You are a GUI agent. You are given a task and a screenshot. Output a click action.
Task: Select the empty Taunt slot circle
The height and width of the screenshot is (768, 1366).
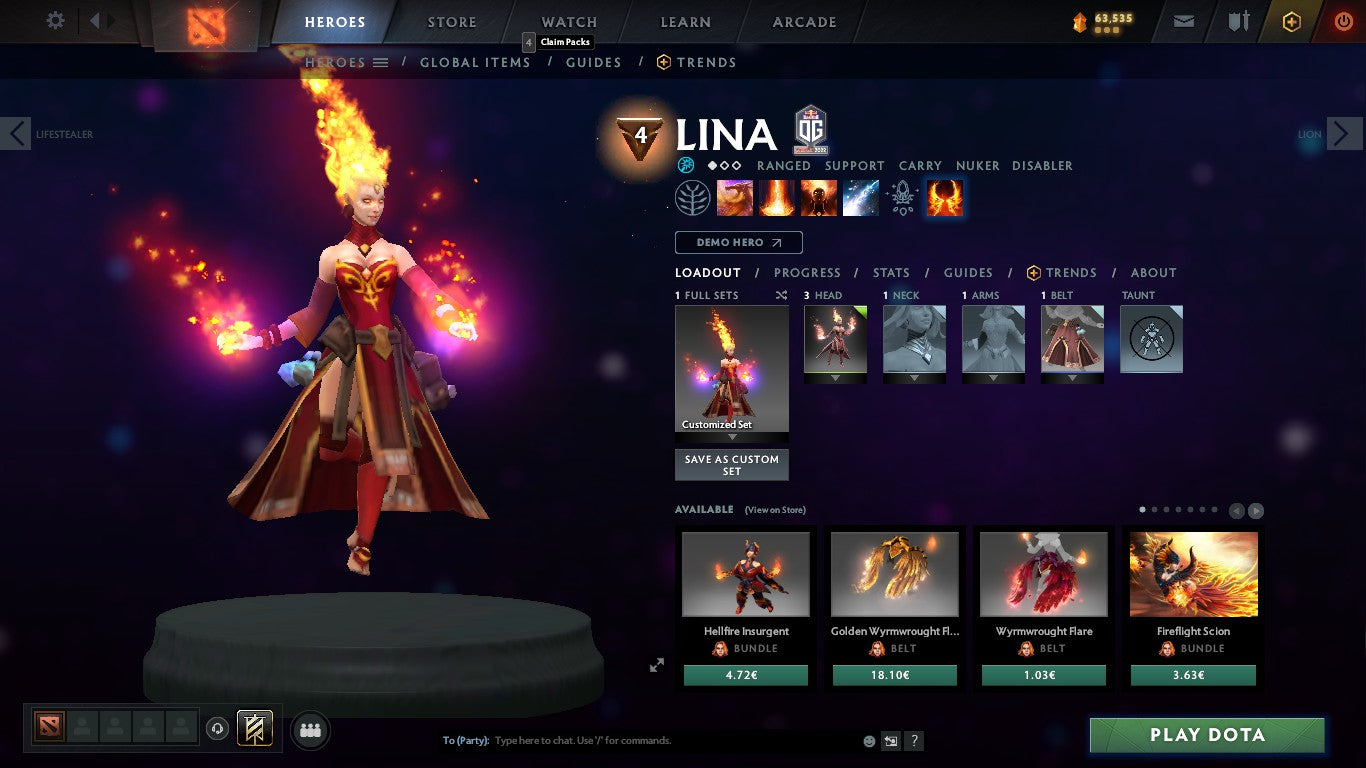(1151, 339)
